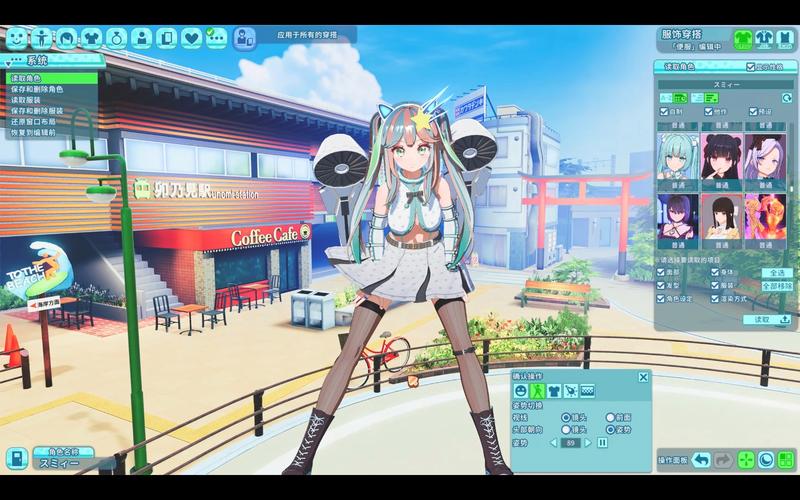Viewport: 800px width, 500px height.
Task: Close the 确认操作 panel
Action: [x=643, y=377]
